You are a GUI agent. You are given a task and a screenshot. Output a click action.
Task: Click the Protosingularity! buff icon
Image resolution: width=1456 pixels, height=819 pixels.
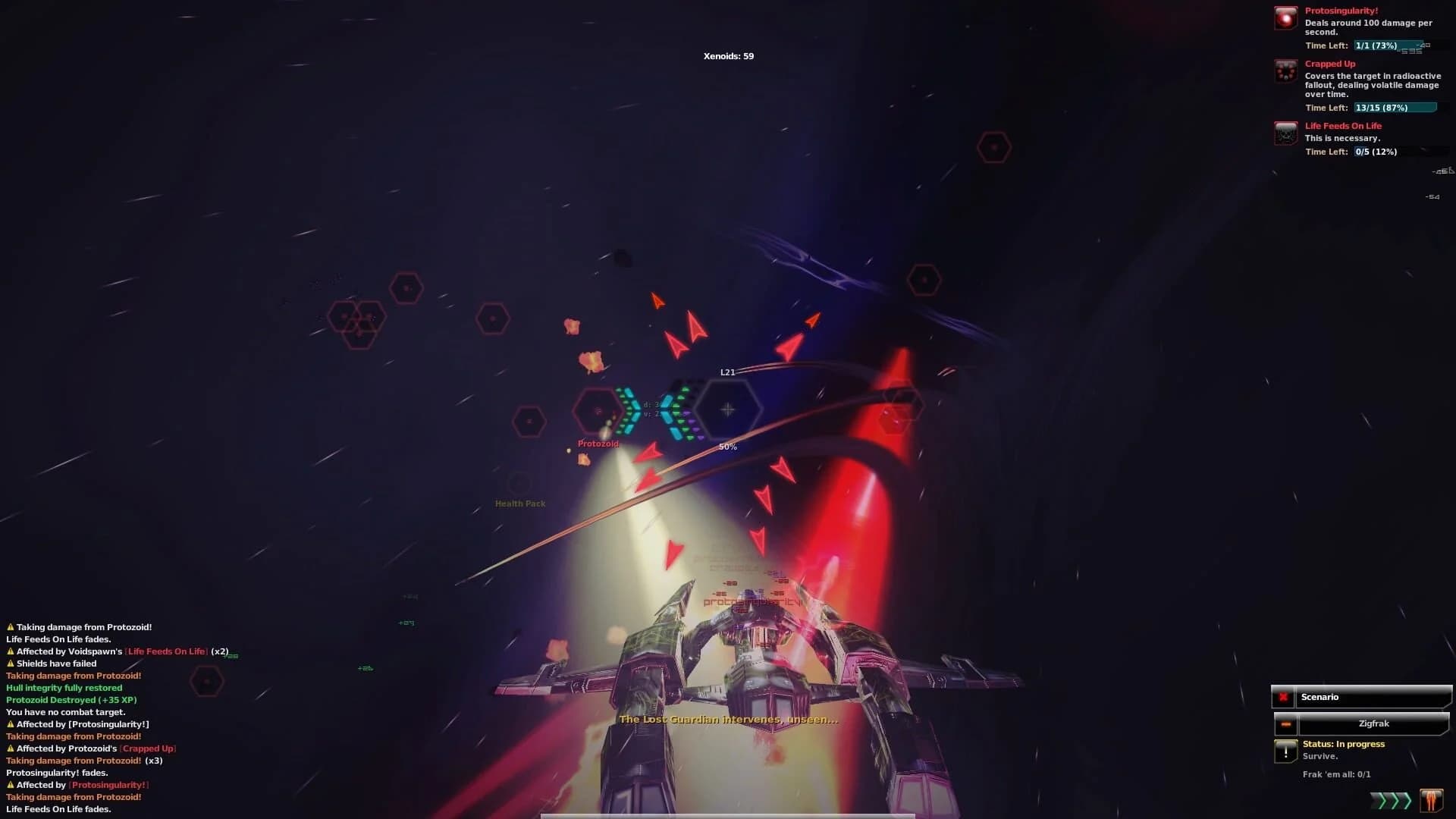[x=1285, y=19]
